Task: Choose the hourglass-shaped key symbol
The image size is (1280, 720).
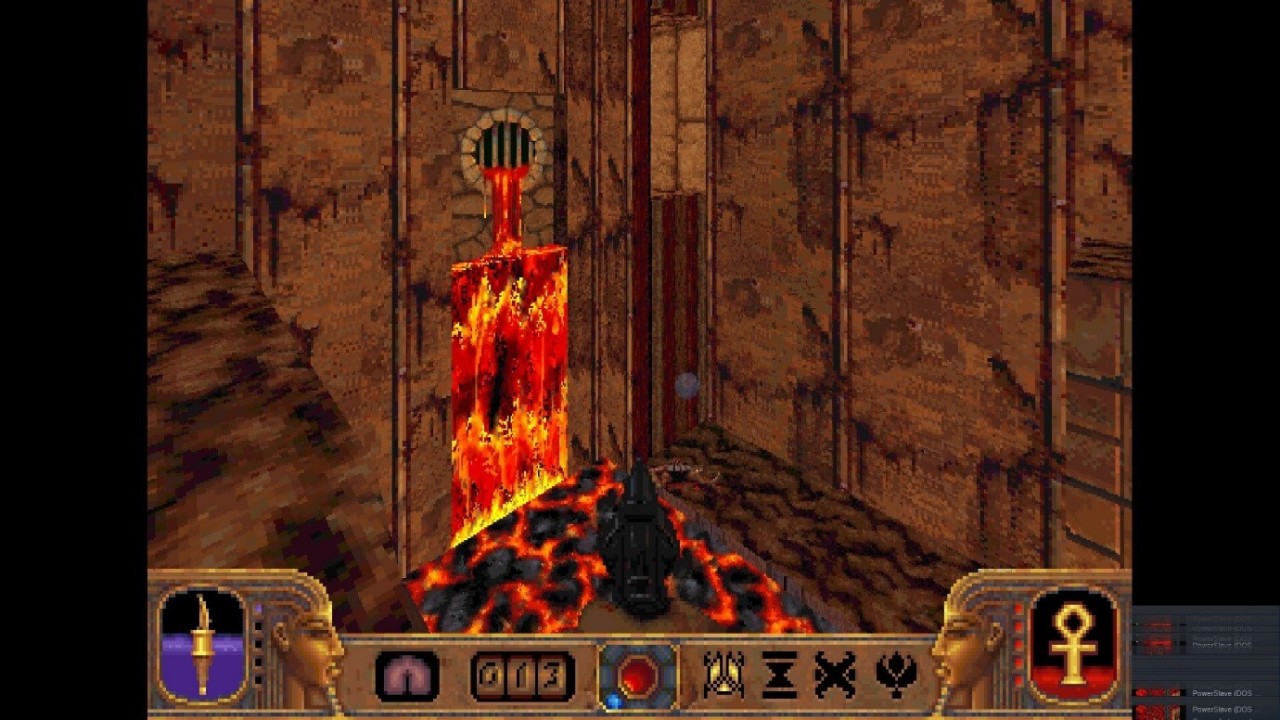Action: tap(779, 675)
